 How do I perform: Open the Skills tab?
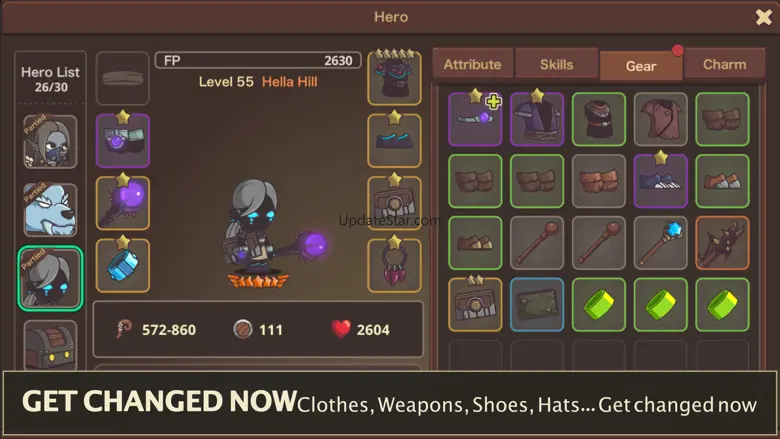point(556,64)
